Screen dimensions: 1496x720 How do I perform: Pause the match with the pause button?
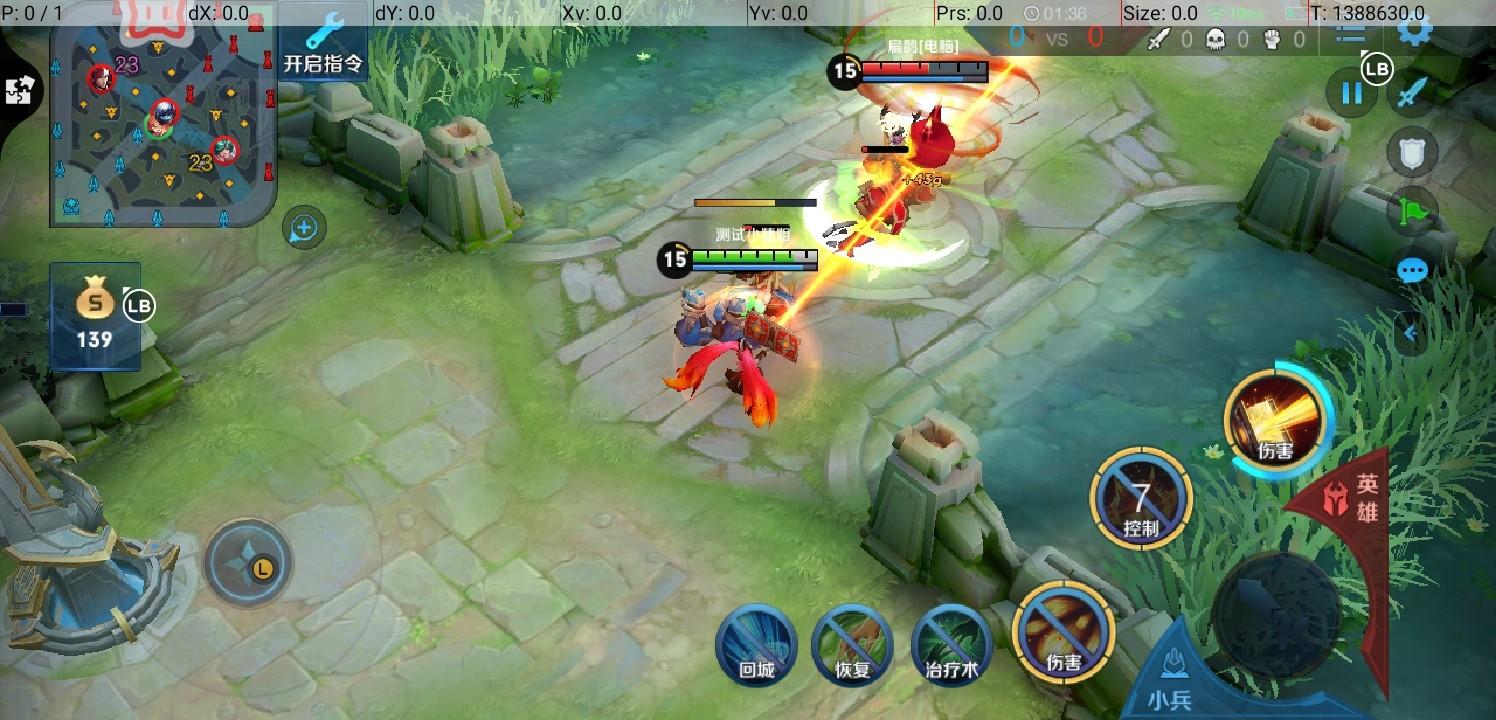coord(1351,94)
